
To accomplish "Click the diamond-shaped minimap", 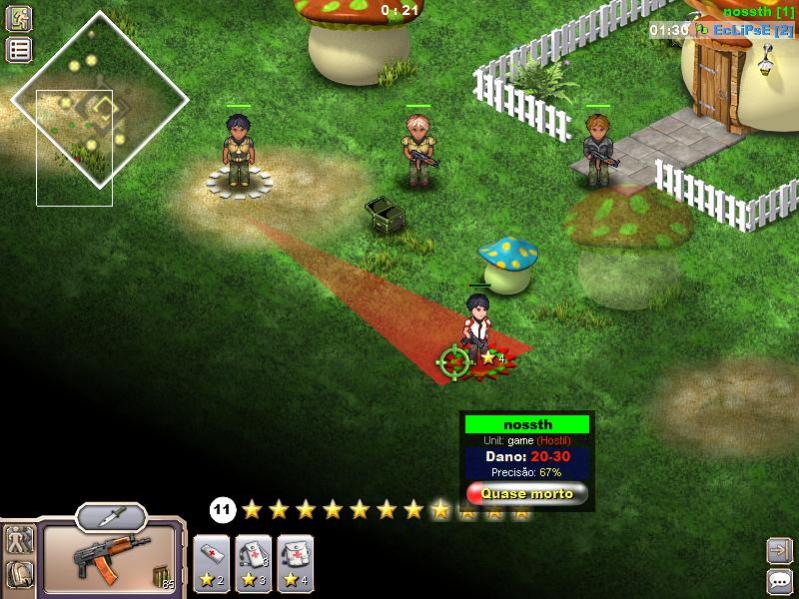I will 99,98.
